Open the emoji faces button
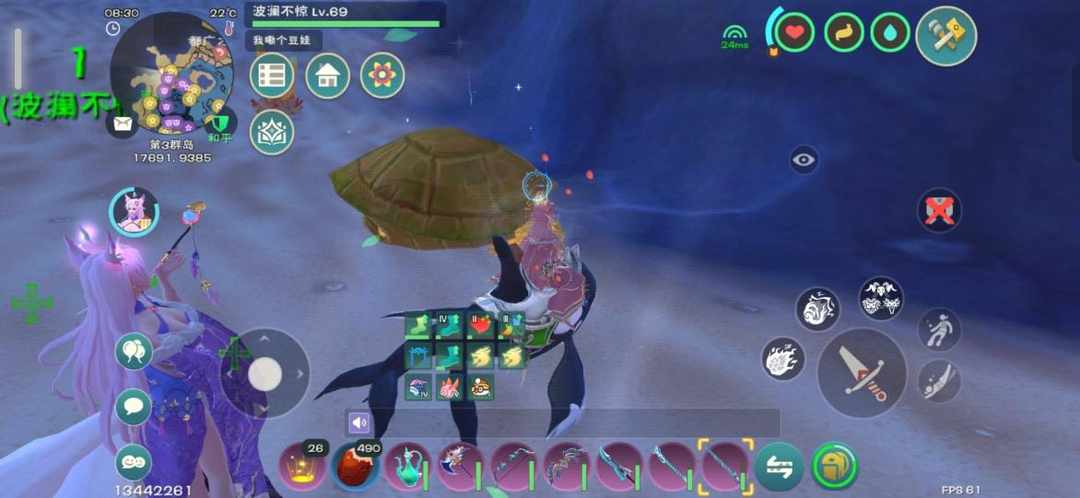Viewport: 1080px width, 498px height. (x=133, y=461)
